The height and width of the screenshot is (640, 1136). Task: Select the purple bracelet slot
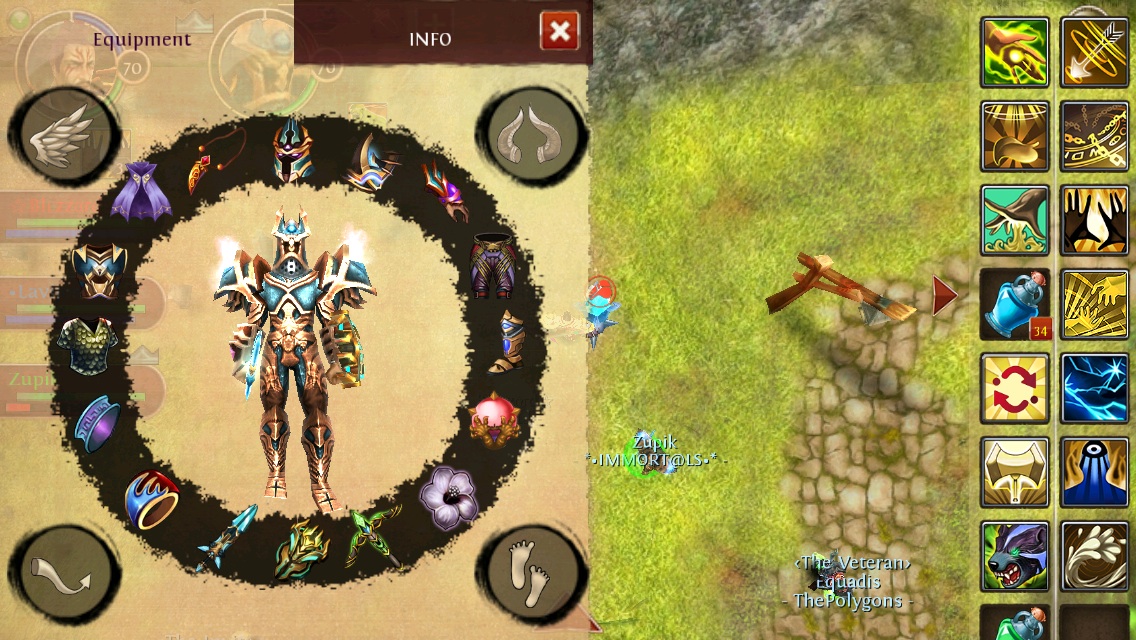coord(97,424)
